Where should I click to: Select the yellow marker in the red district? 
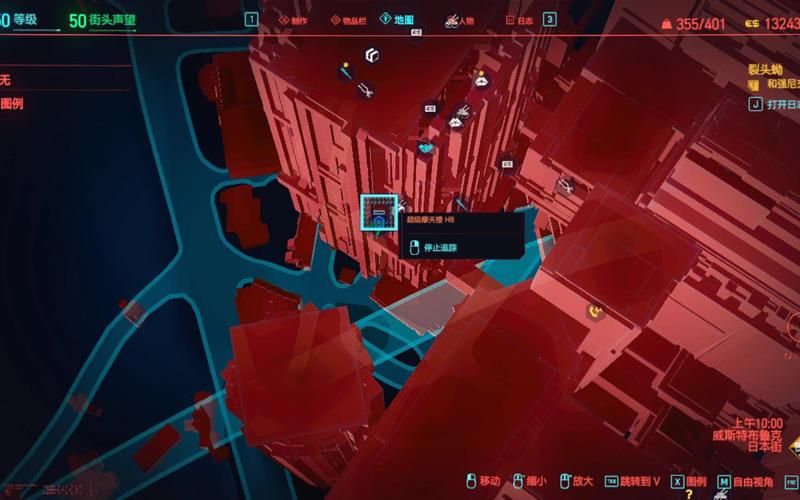point(596,311)
